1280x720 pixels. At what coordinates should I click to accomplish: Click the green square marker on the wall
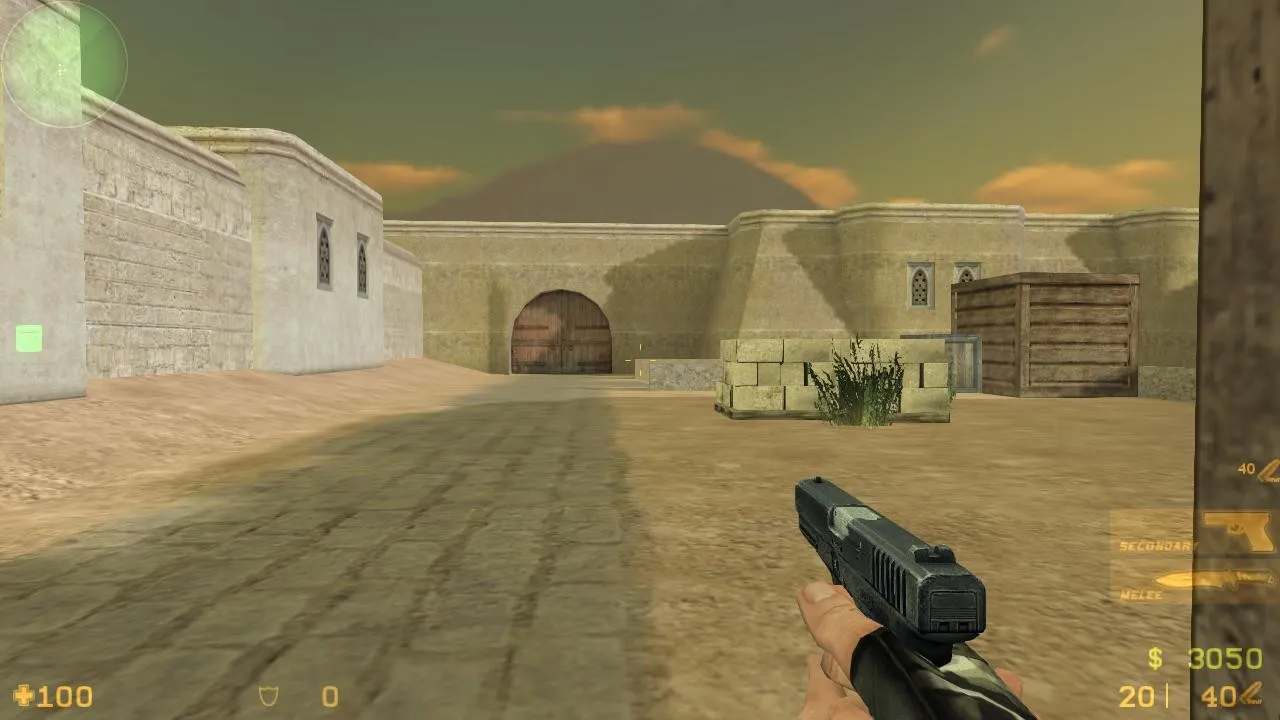pyautogui.click(x=27, y=340)
